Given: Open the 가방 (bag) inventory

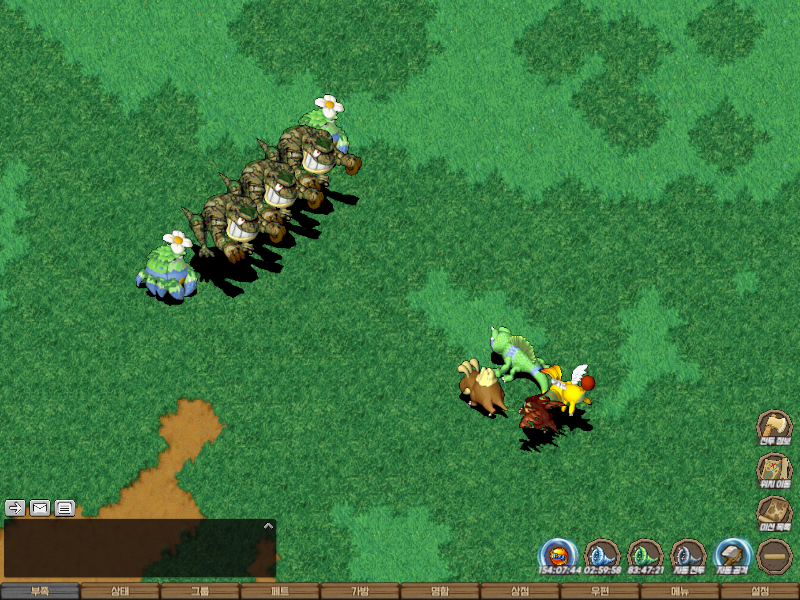Looking at the screenshot, I should (x=360, y=591).
